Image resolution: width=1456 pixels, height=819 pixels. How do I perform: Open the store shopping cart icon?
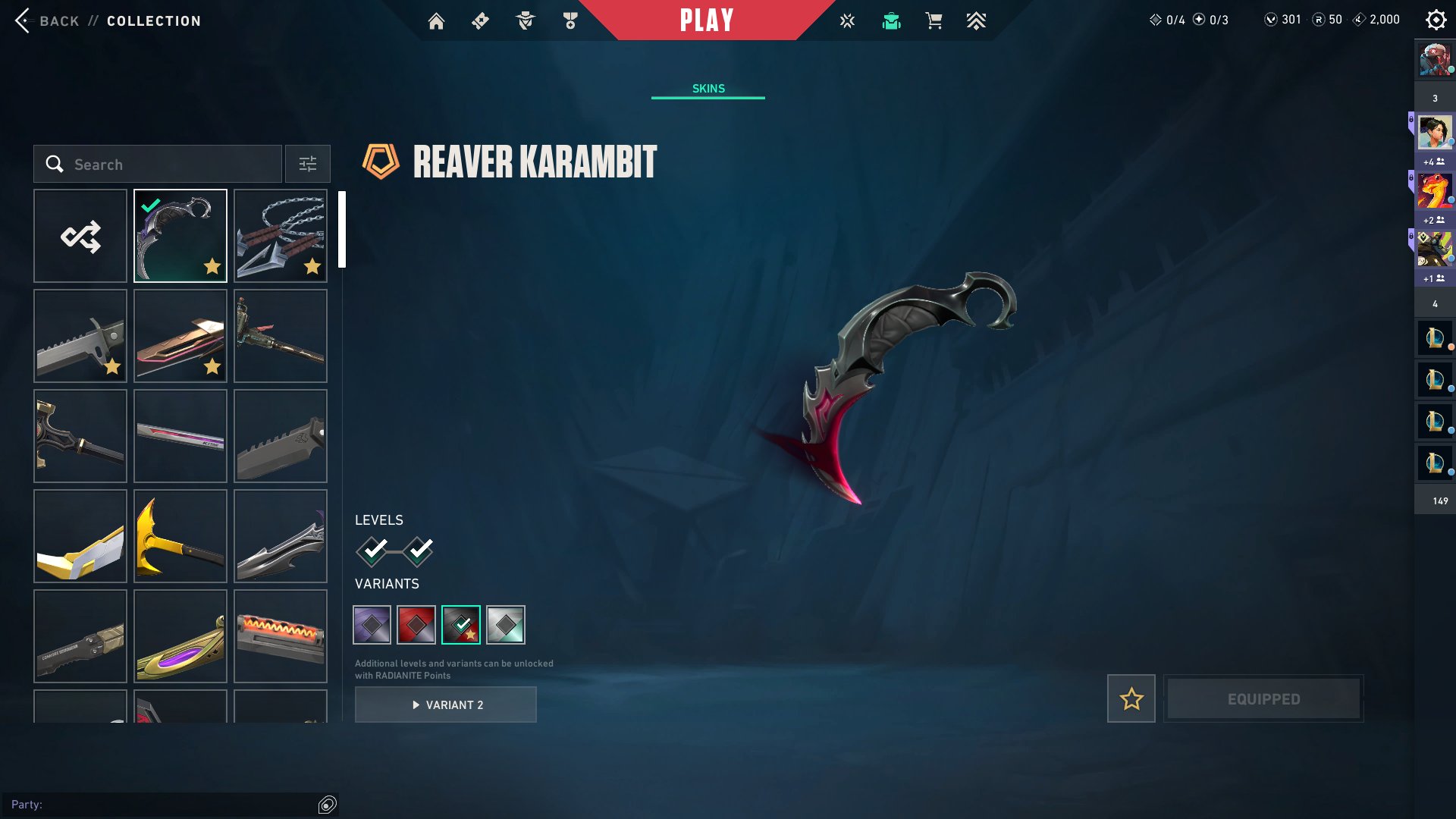934,21
